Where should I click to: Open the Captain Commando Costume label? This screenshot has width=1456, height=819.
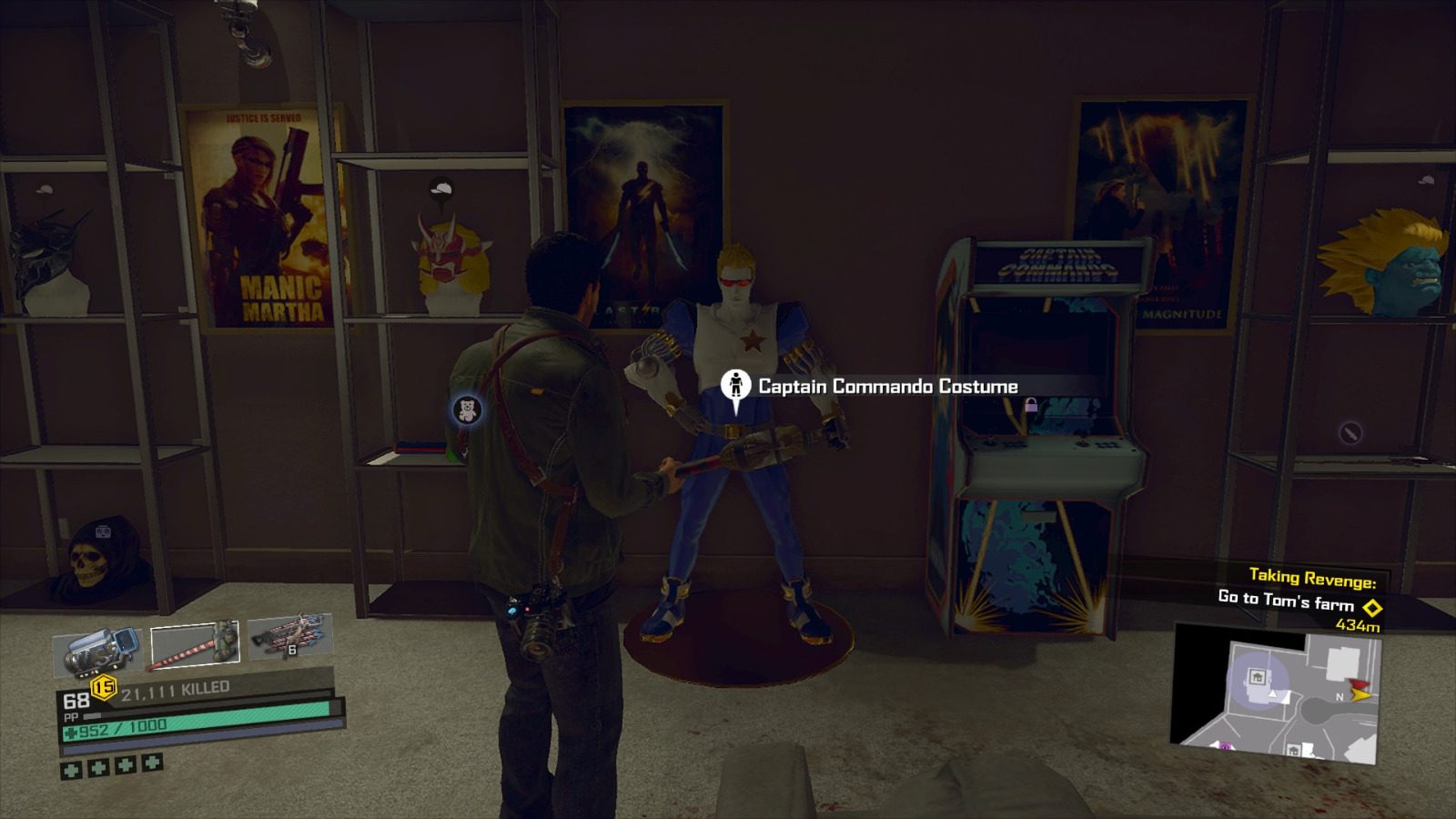tap(887, 386)
